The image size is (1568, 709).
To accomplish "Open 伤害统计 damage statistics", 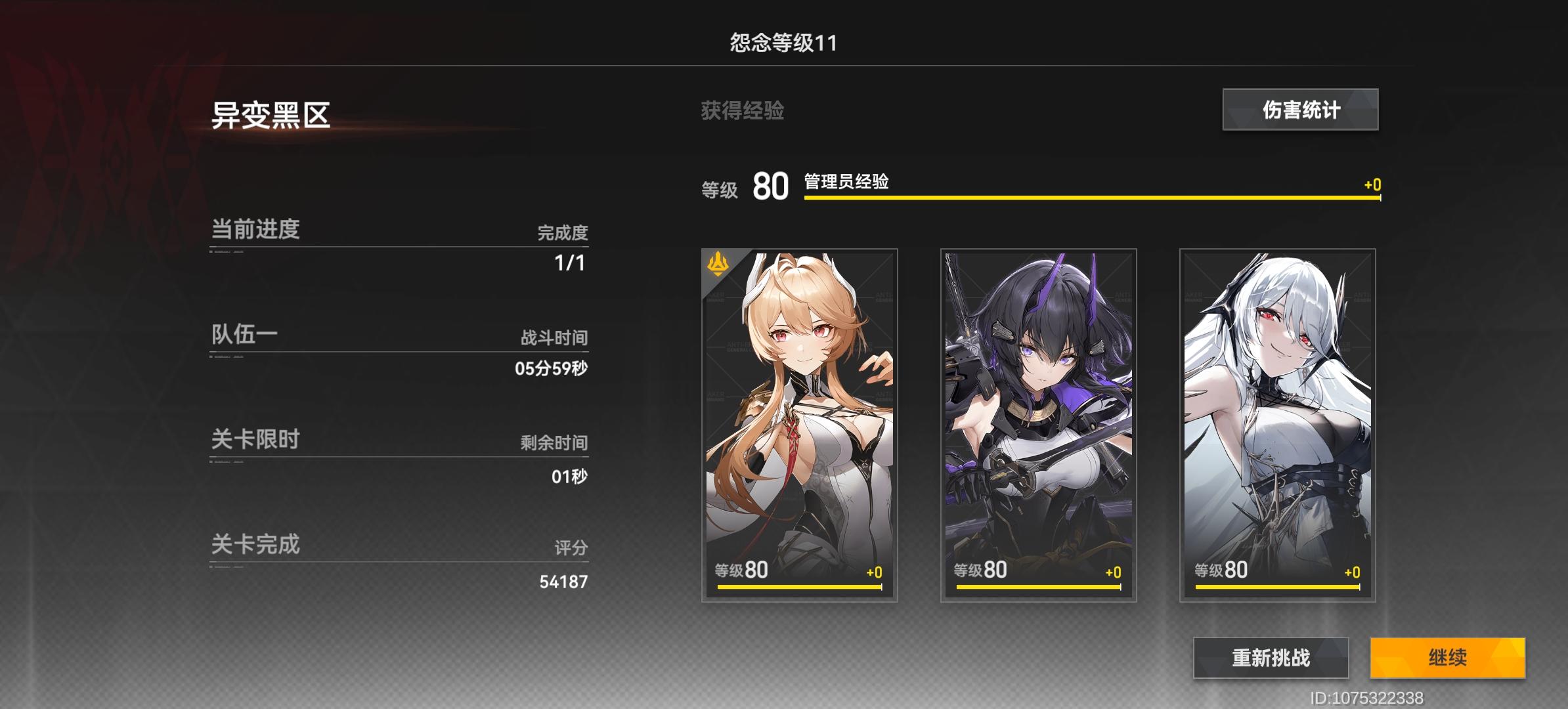I will pos(1300,111).
